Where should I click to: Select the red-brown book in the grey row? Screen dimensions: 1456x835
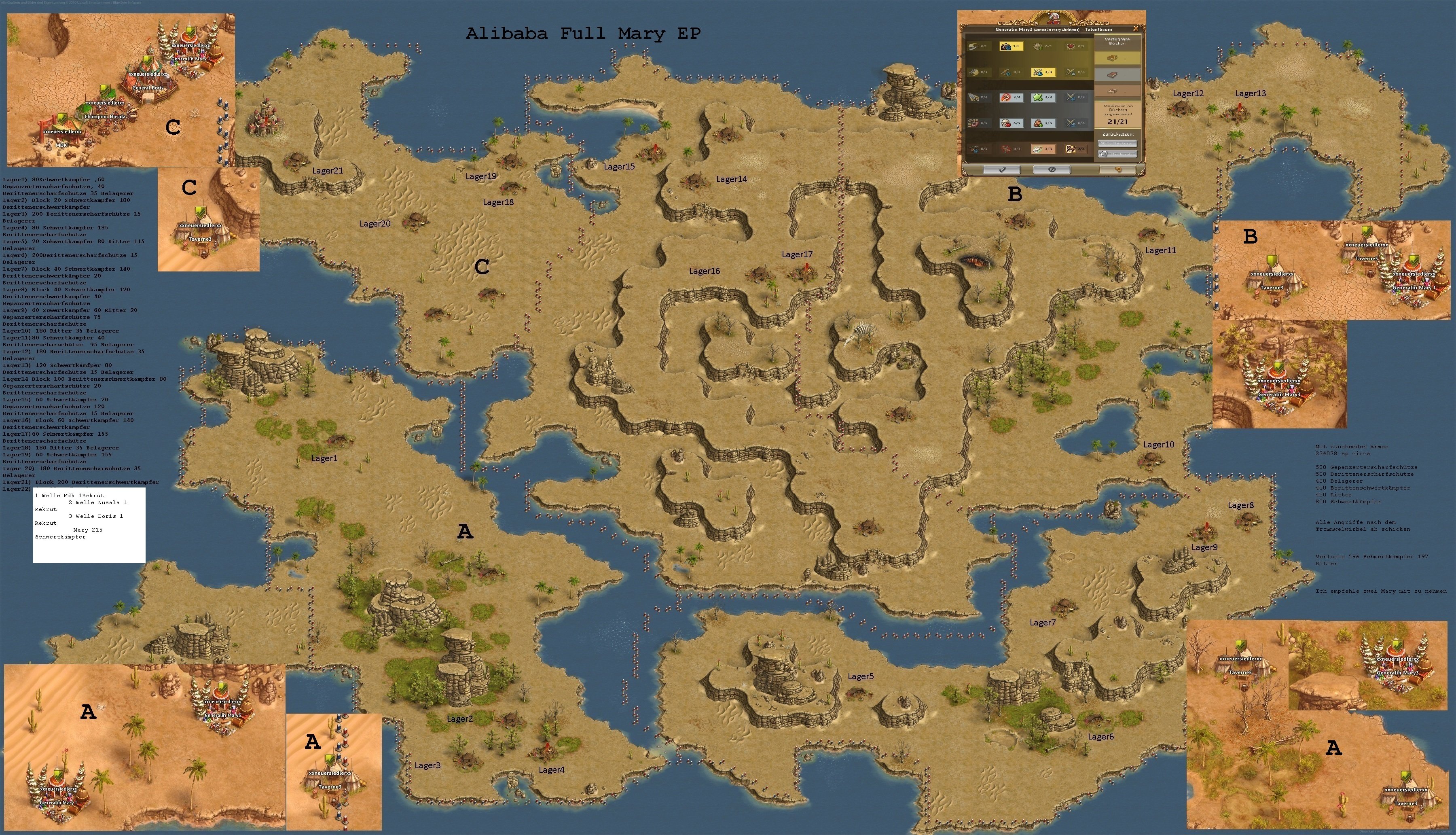click(x=1117, y=74)
